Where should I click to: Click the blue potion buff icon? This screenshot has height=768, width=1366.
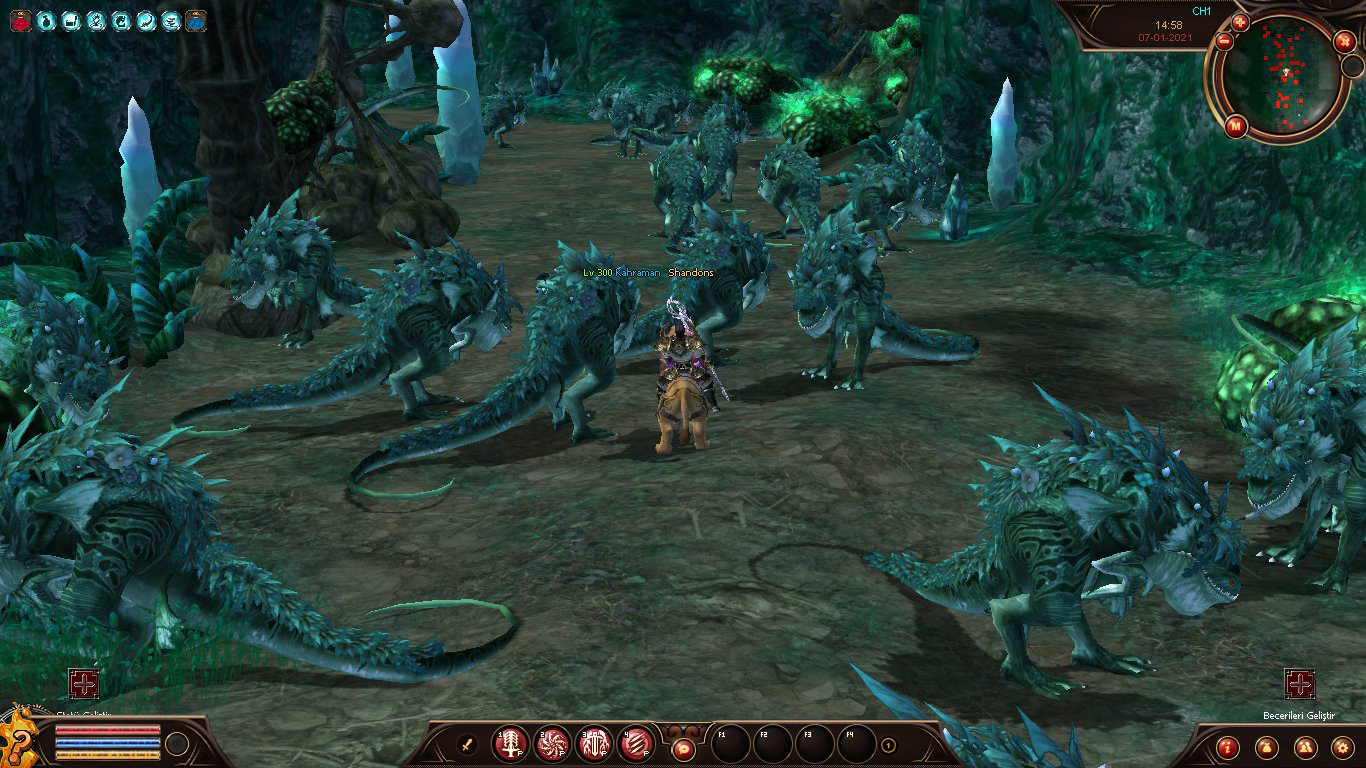pyautogui.click(x=196, y=20)
